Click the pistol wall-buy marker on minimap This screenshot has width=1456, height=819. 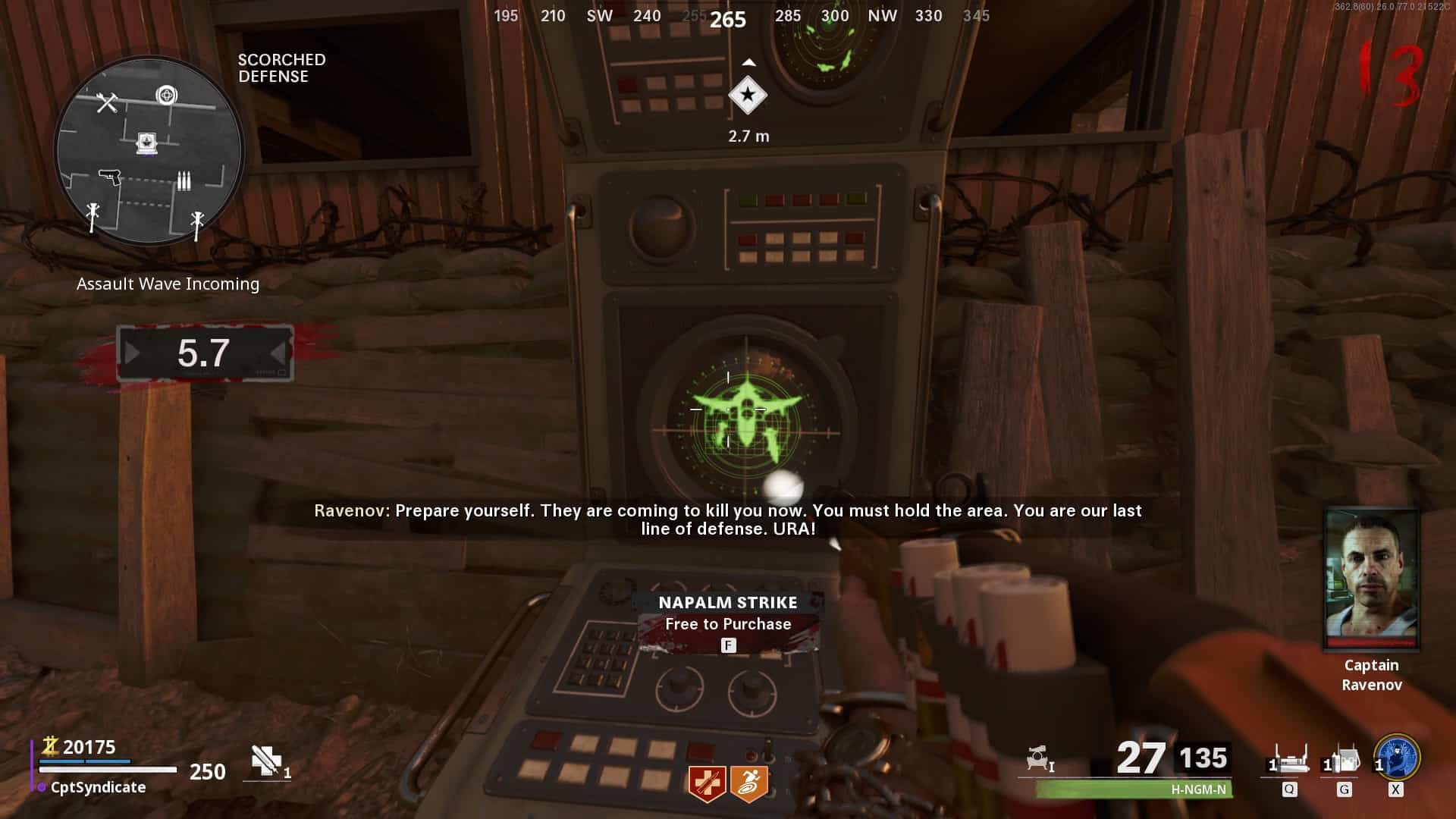click(110, 177)
